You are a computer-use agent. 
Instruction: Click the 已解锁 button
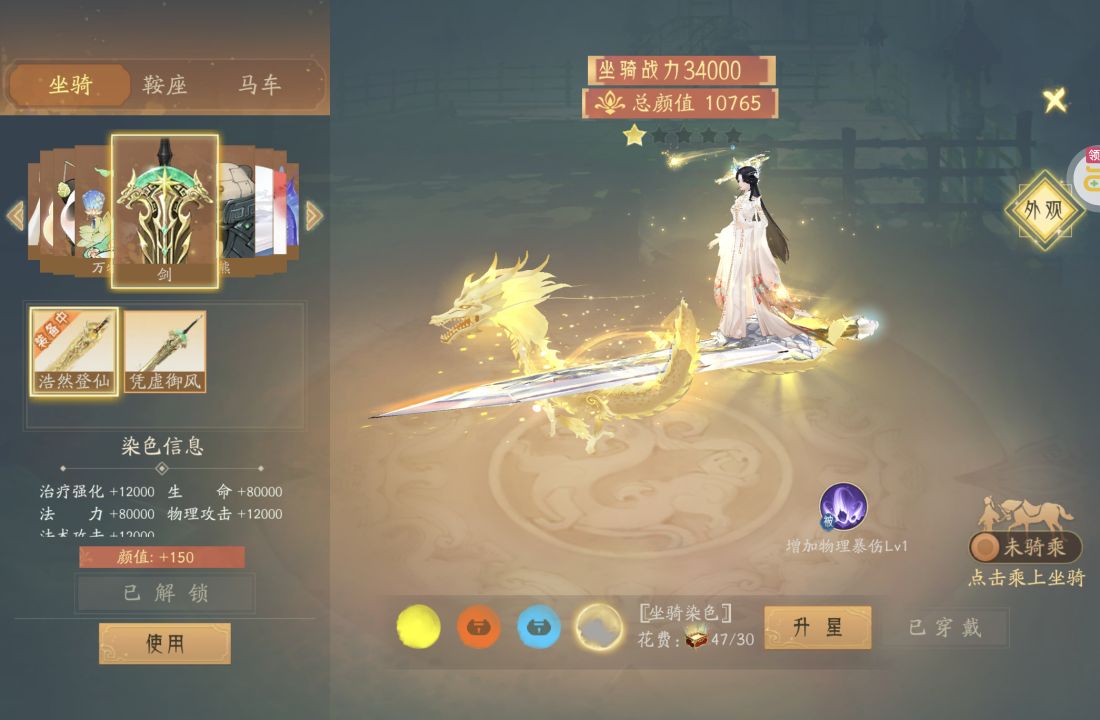tap(165, 593)
